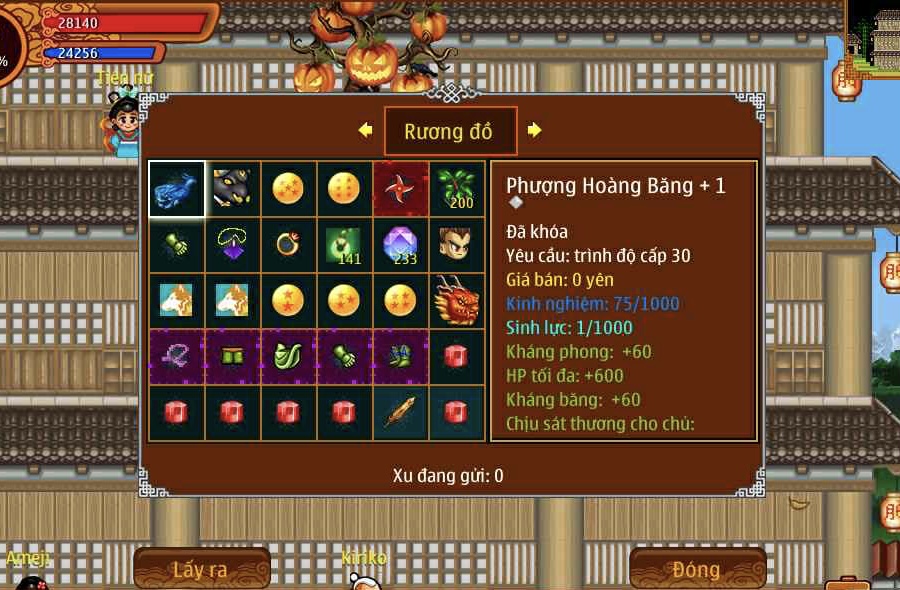Select the green trousers on purple slot
Screen dimensions: 900x590
(233, 357)
